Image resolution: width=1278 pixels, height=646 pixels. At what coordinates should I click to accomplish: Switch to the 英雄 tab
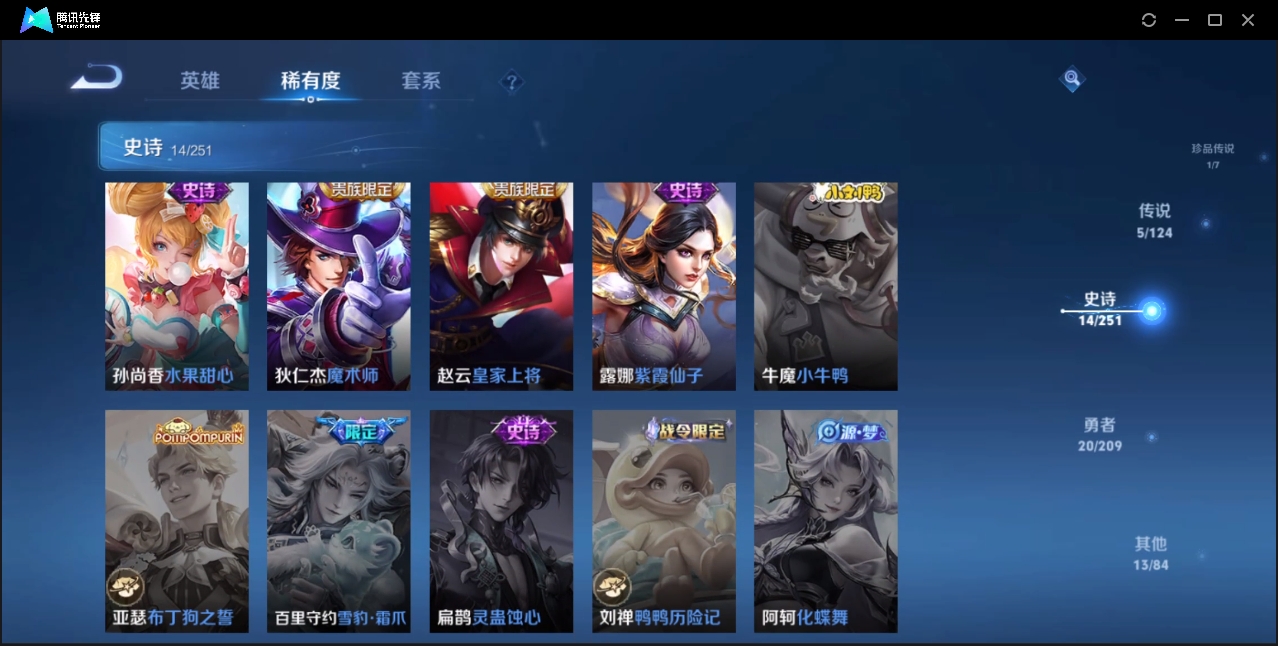point(200,81)
